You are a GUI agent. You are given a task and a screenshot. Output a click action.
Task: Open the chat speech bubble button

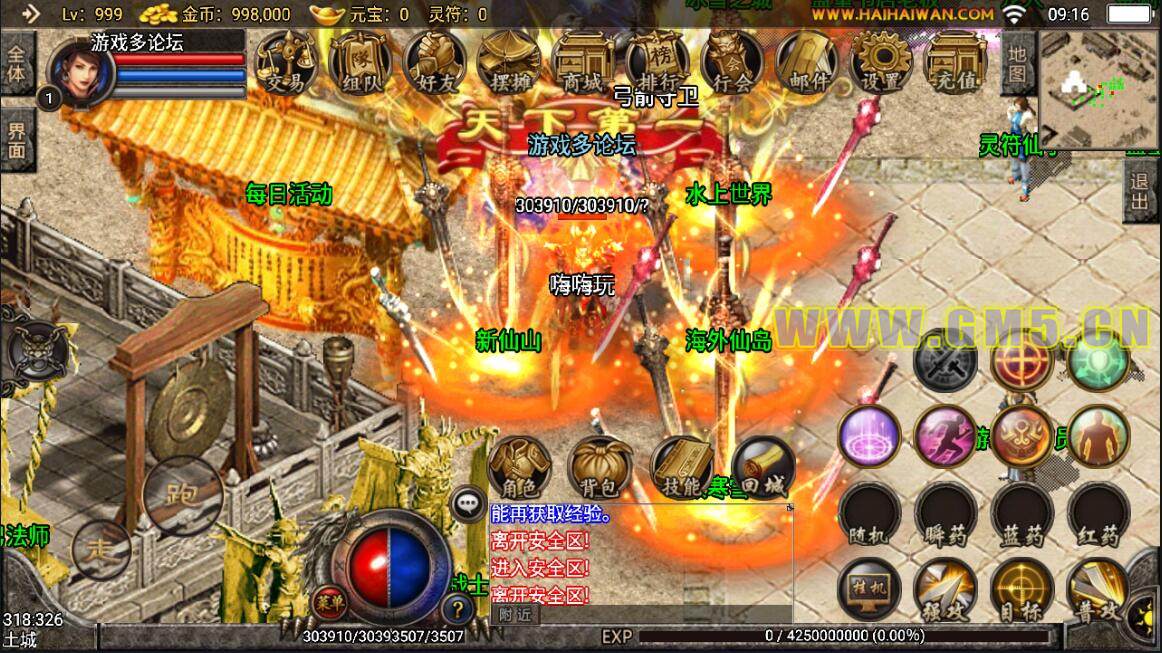click(468, 504)
